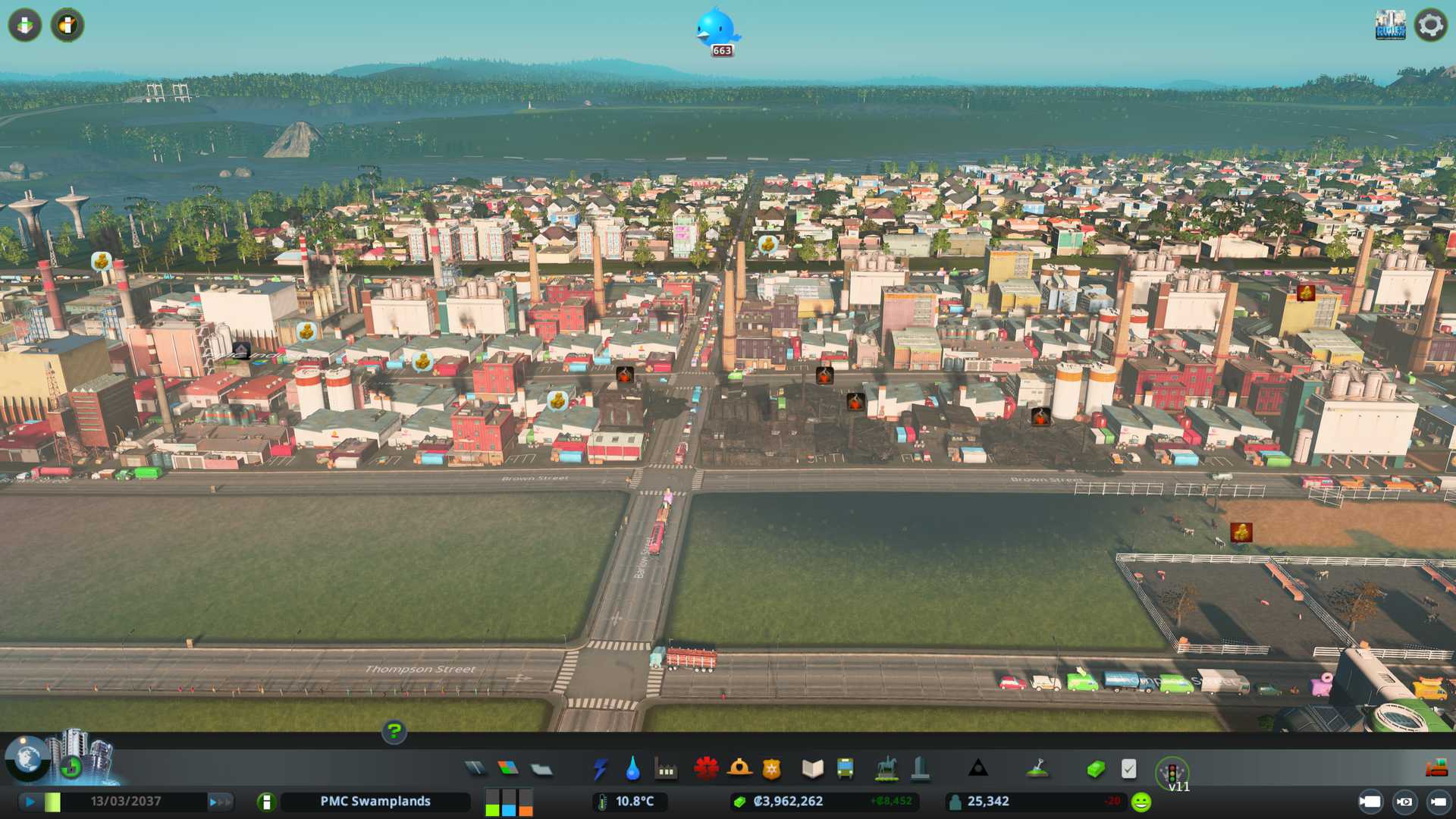Screen dimensions: 1456x819
Task: Open the Economy green money panel
Action: click(x=1095, y=769)
